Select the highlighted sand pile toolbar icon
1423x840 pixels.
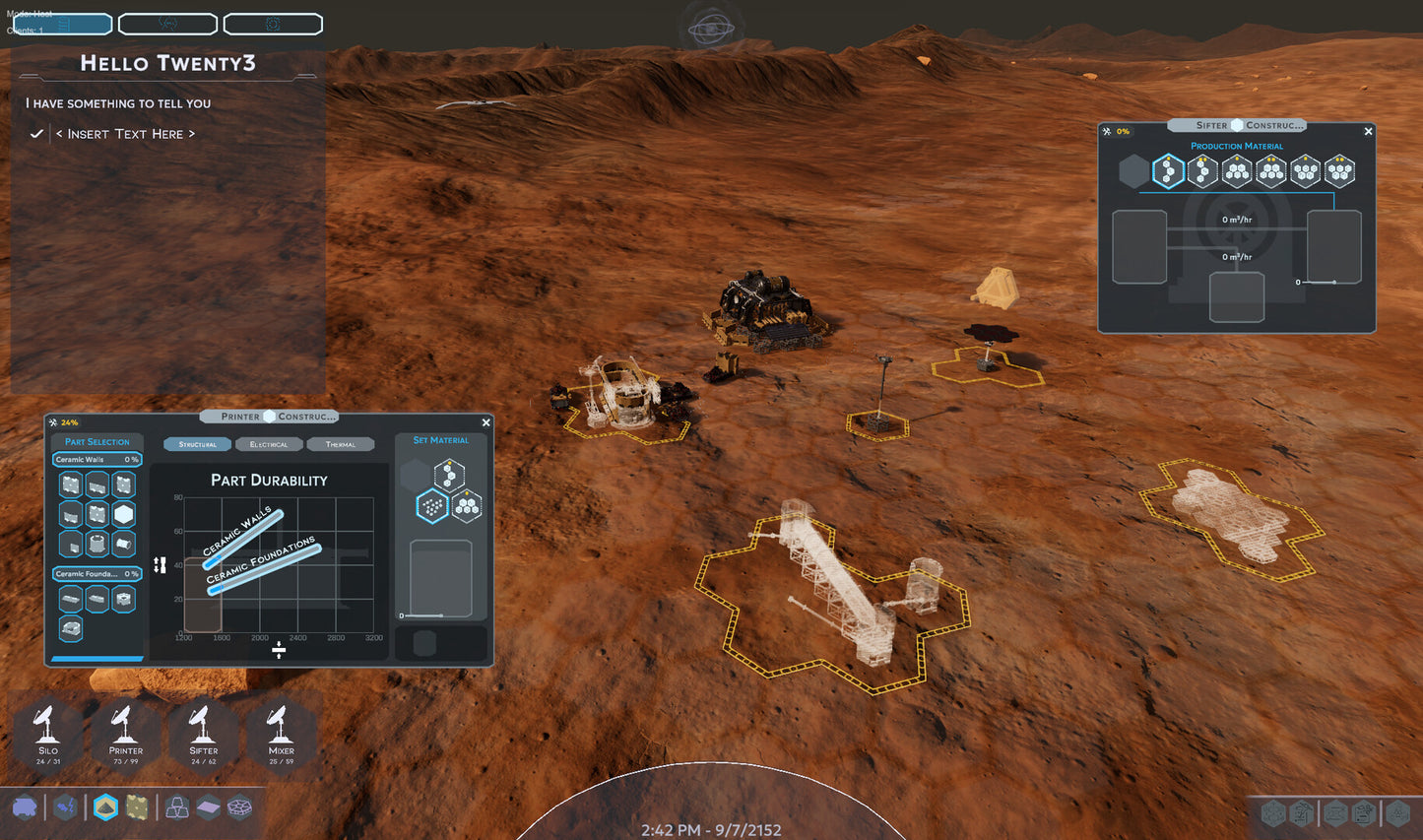point(105,808)
